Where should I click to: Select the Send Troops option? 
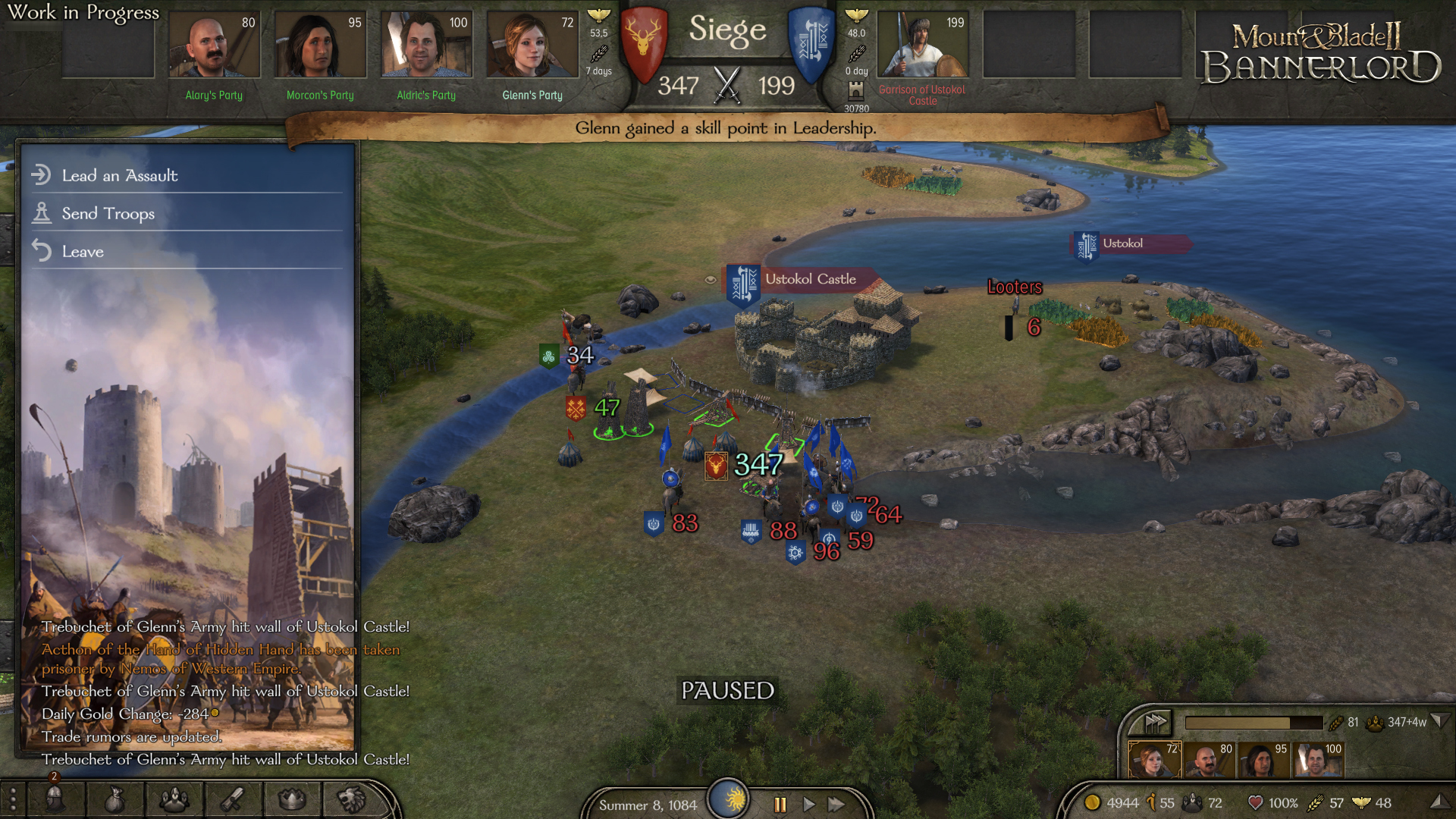point(108,213)
